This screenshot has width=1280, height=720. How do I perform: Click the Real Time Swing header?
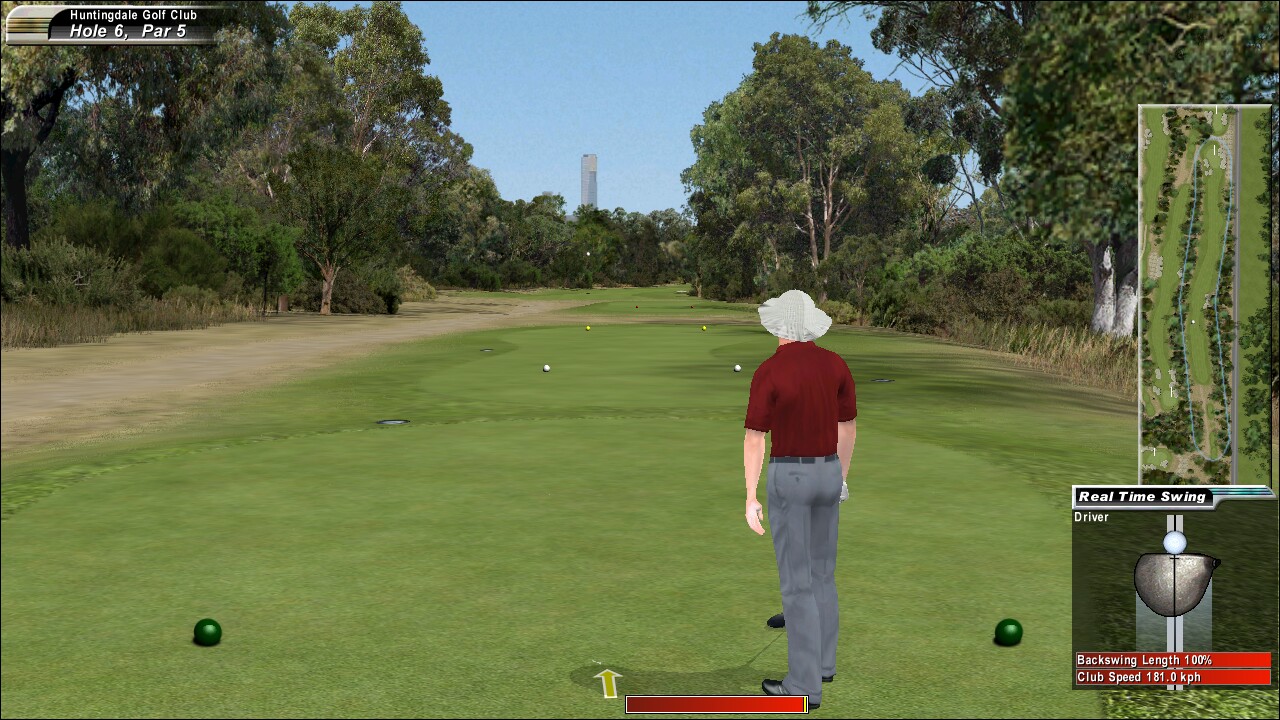click(x=1142, y=497)
